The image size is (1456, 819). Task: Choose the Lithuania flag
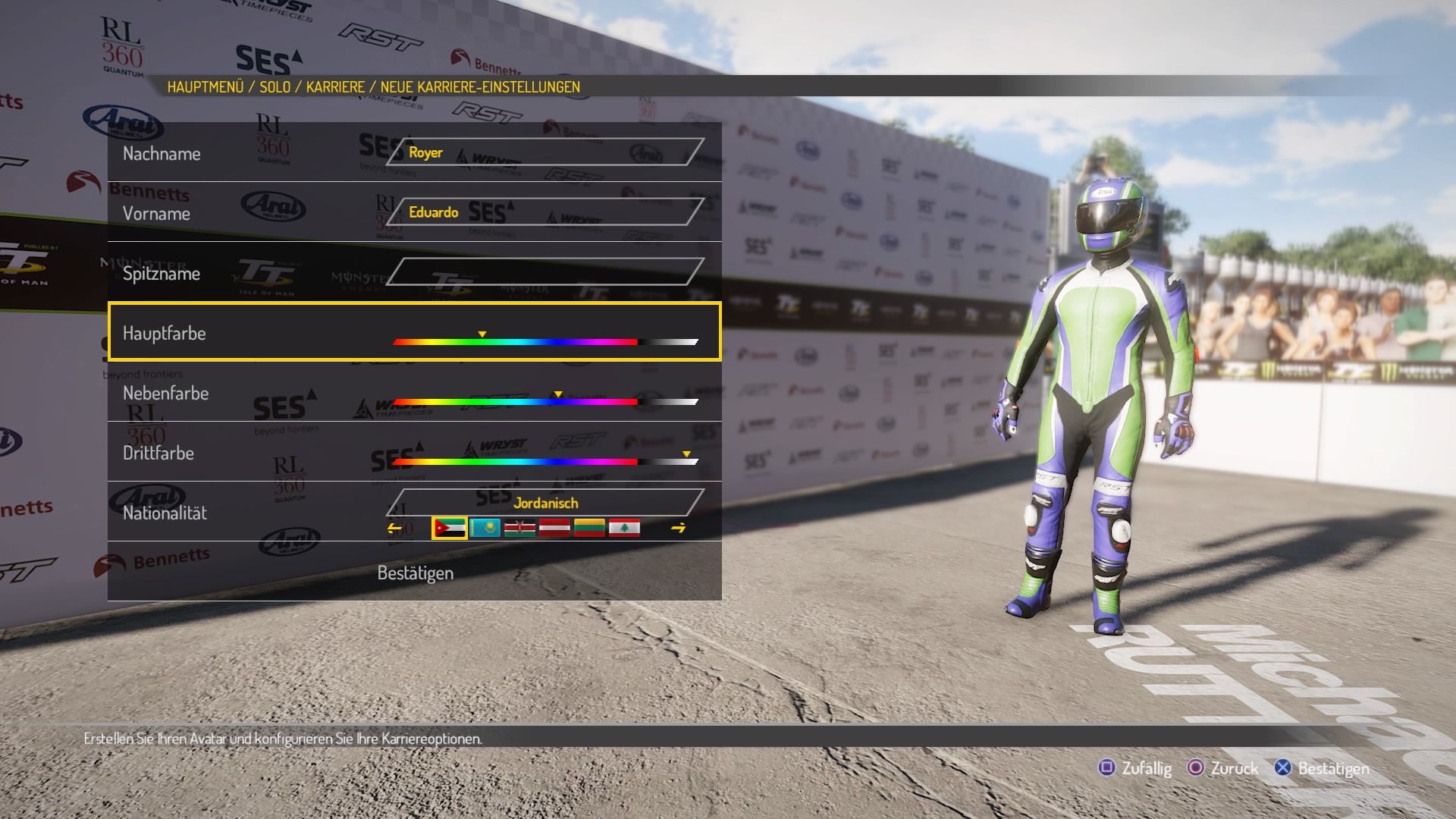coord(589,528)
